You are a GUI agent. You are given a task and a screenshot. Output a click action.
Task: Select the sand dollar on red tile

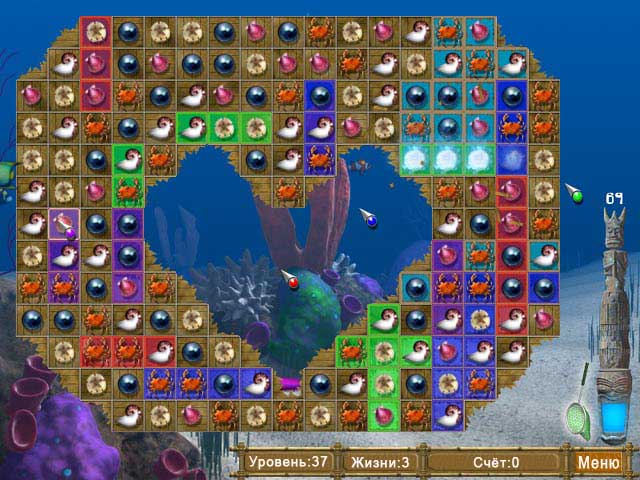96,33
